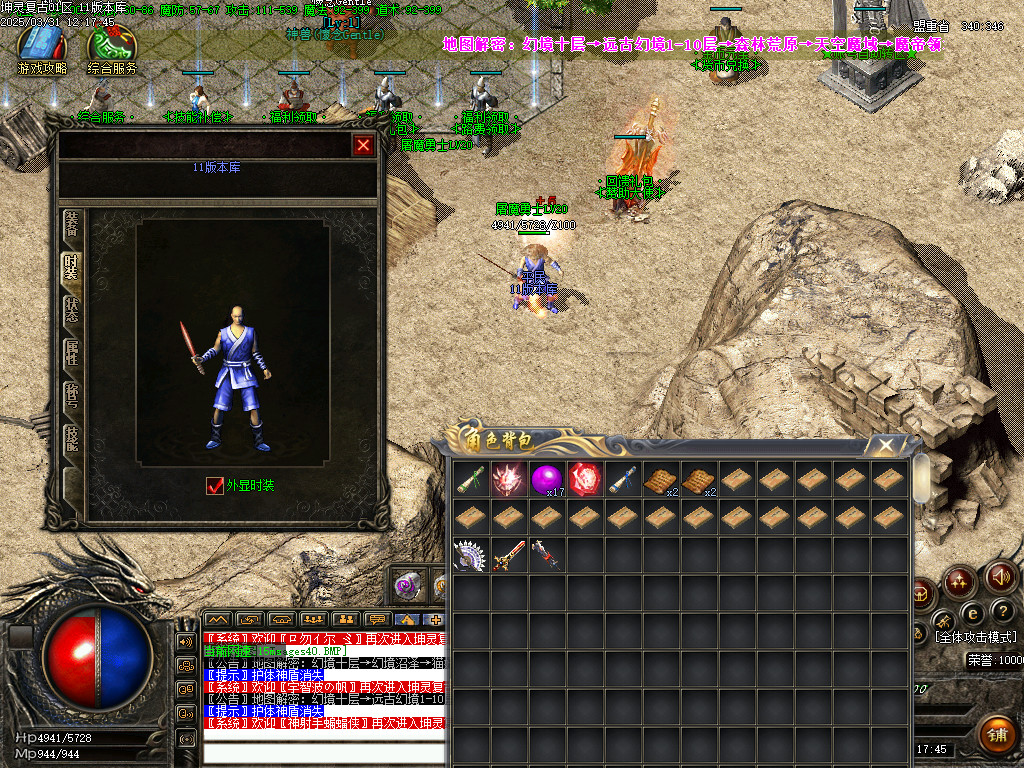Open the 属性 attributes tab

[72, 352]
